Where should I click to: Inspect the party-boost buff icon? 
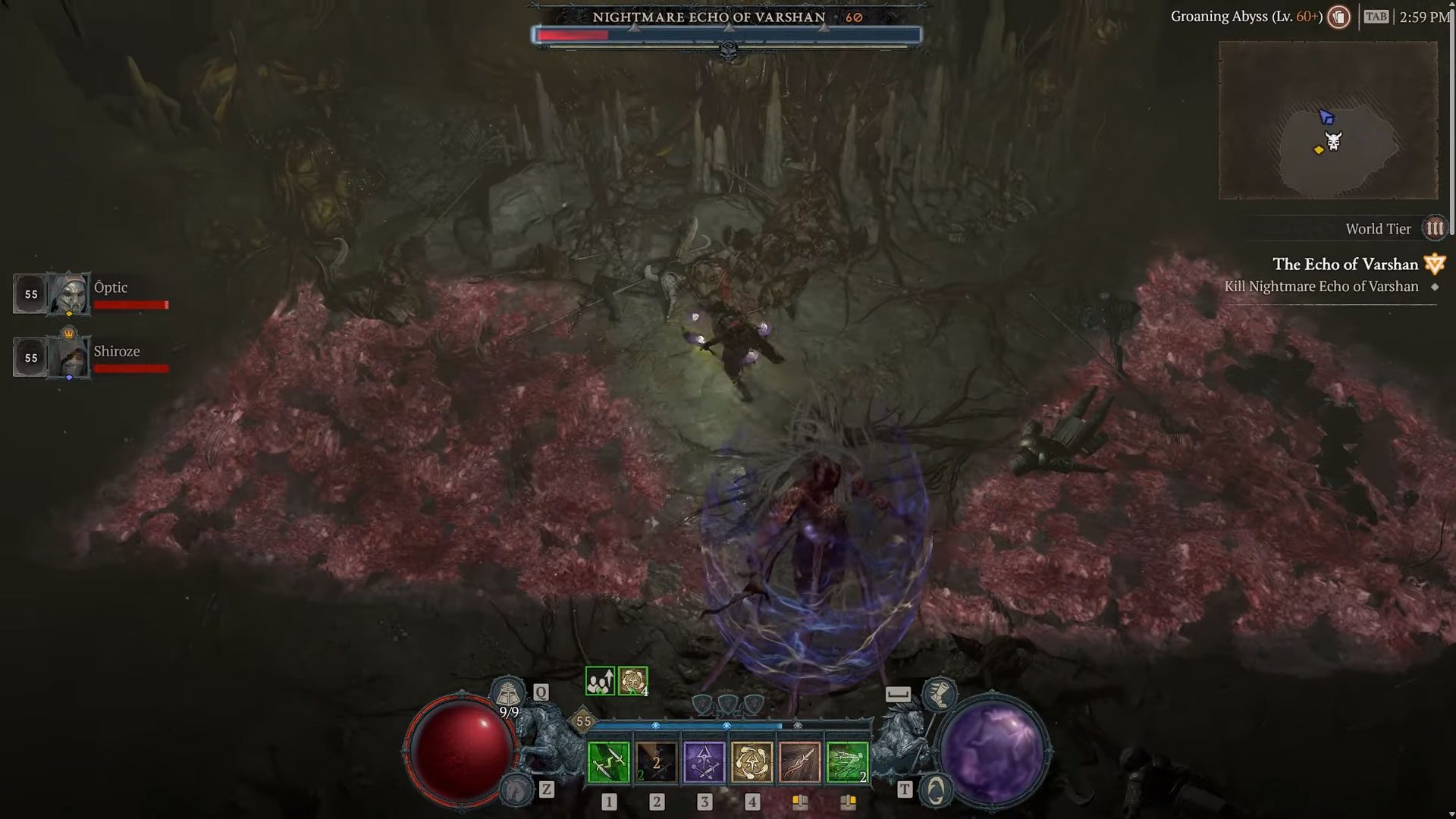(600, 681)
